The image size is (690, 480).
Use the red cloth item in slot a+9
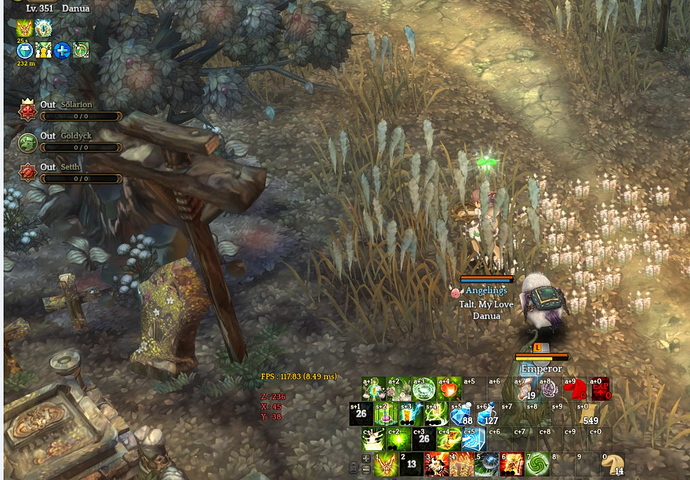pyautogui.click(x=575, y=388)
